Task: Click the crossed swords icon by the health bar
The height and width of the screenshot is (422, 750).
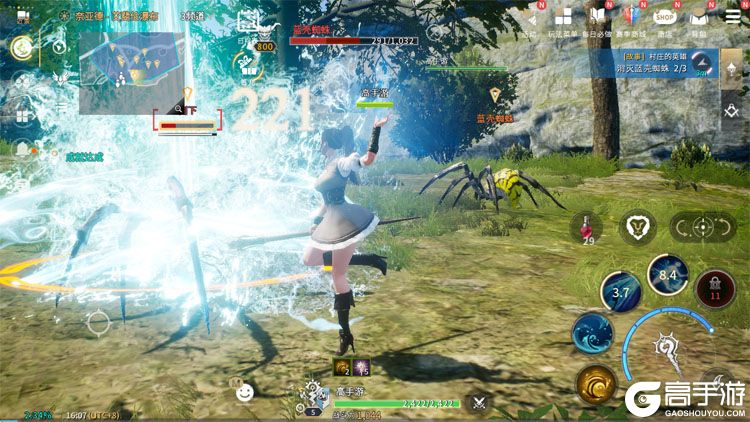Action: [x=480, y=403]
